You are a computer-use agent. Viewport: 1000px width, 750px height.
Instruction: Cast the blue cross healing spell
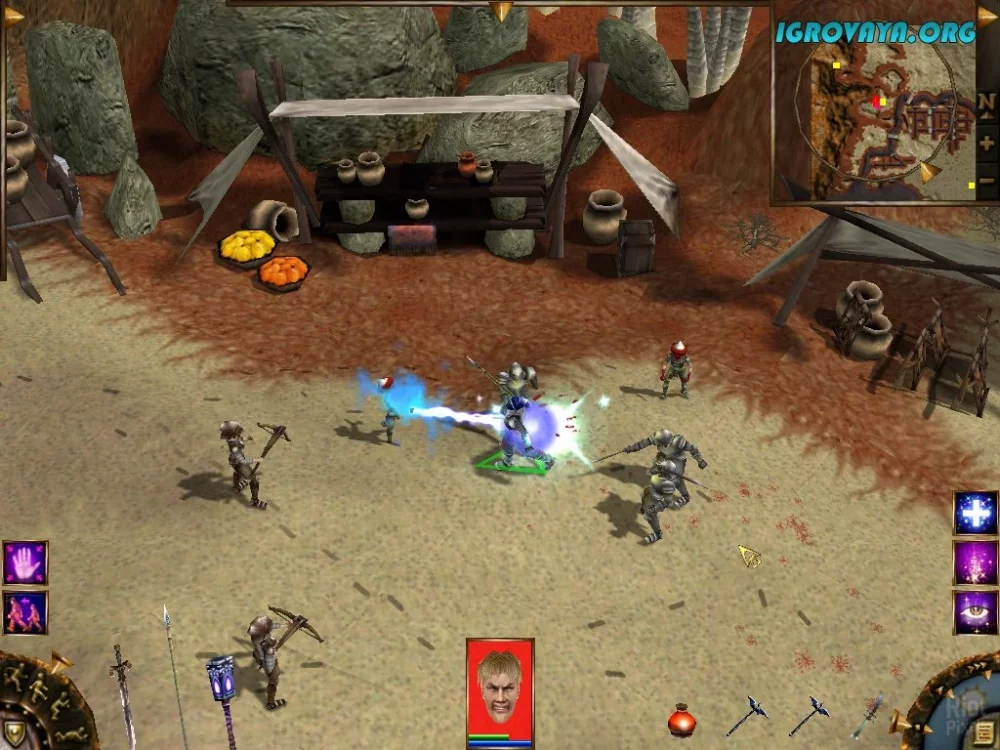[975, 514]
